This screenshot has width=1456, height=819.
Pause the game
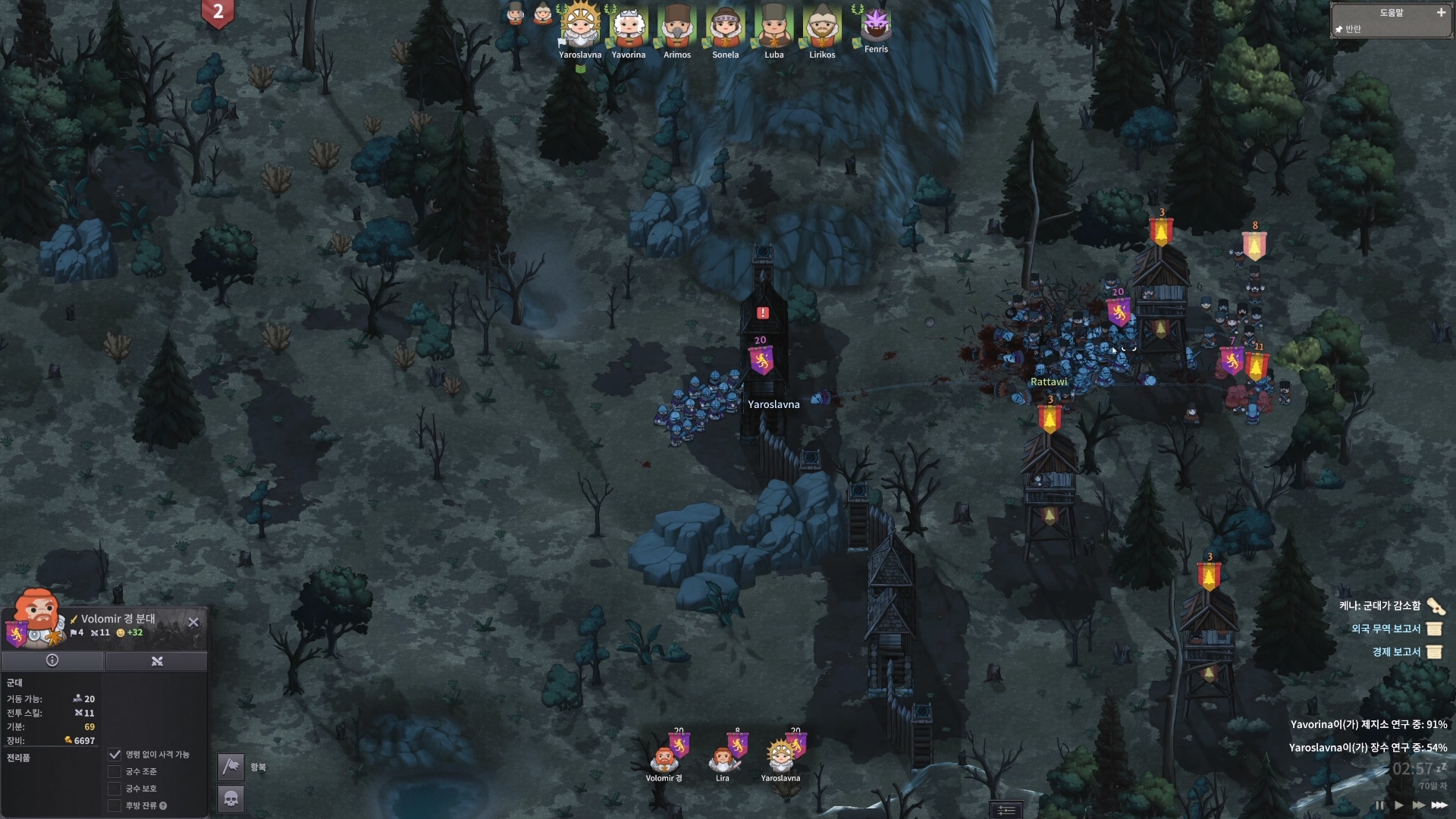point(1379,805)
